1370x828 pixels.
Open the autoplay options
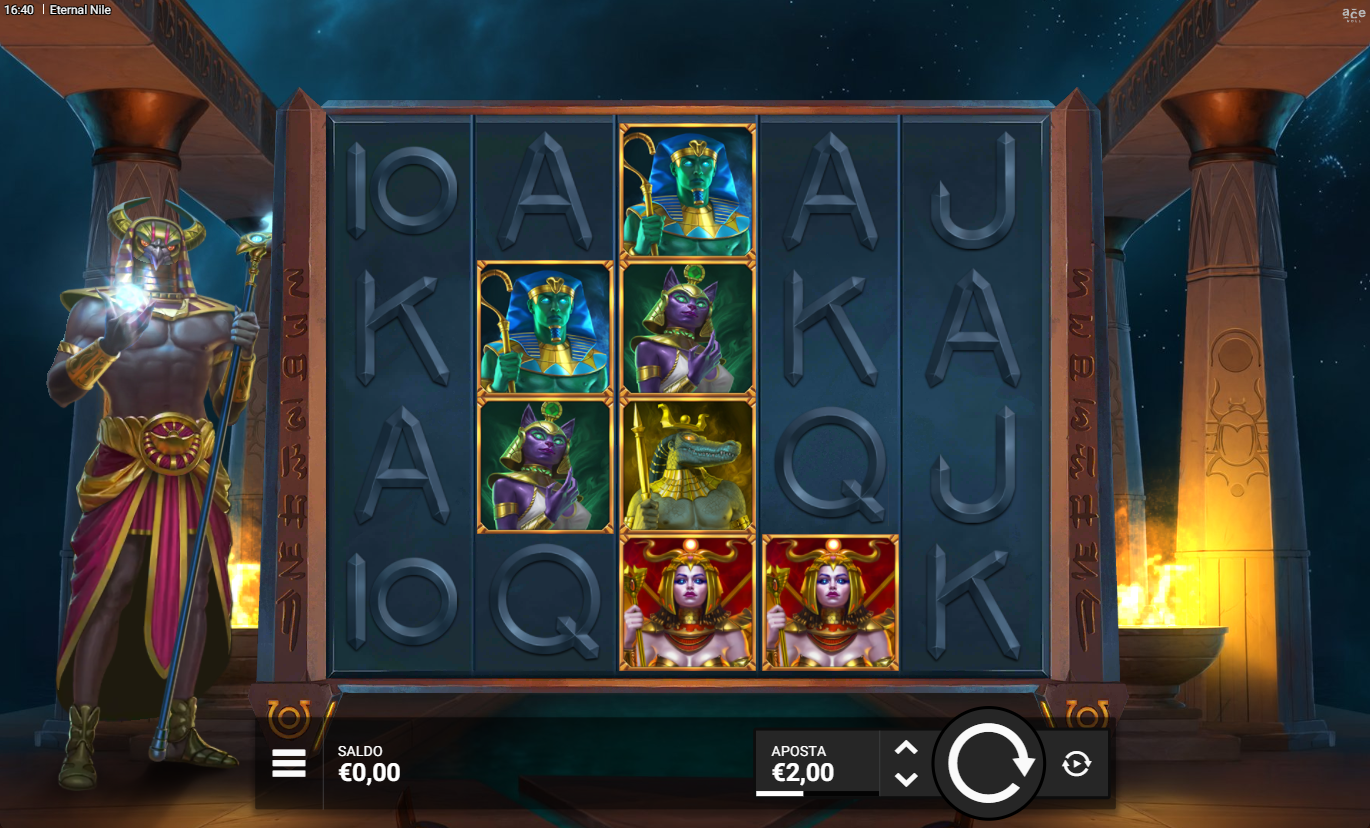tap(1076, 765)
